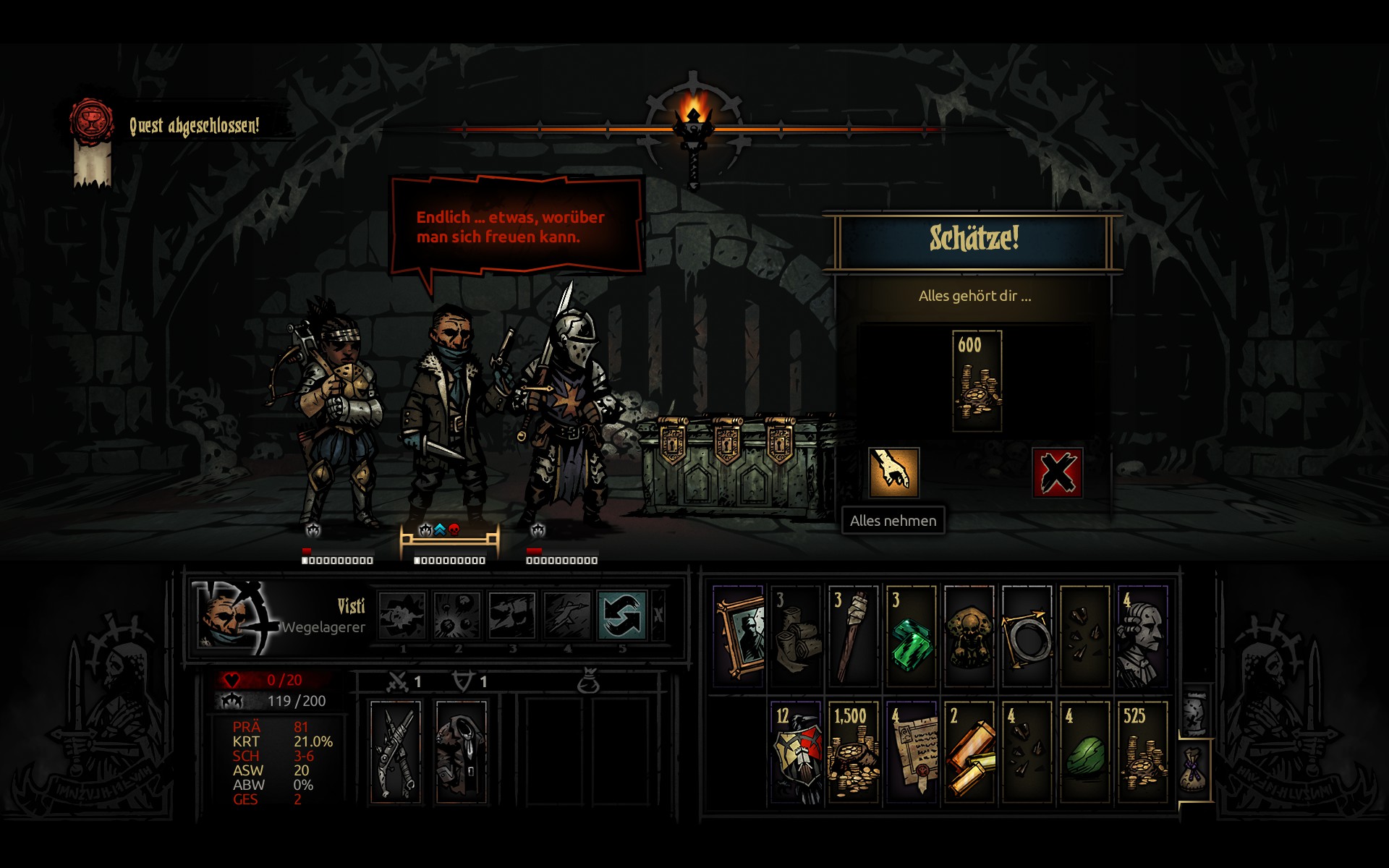This screenshot has height=868, width=1389.
Task: Close the Schätze loot window
Action: tap(1057, 472)
